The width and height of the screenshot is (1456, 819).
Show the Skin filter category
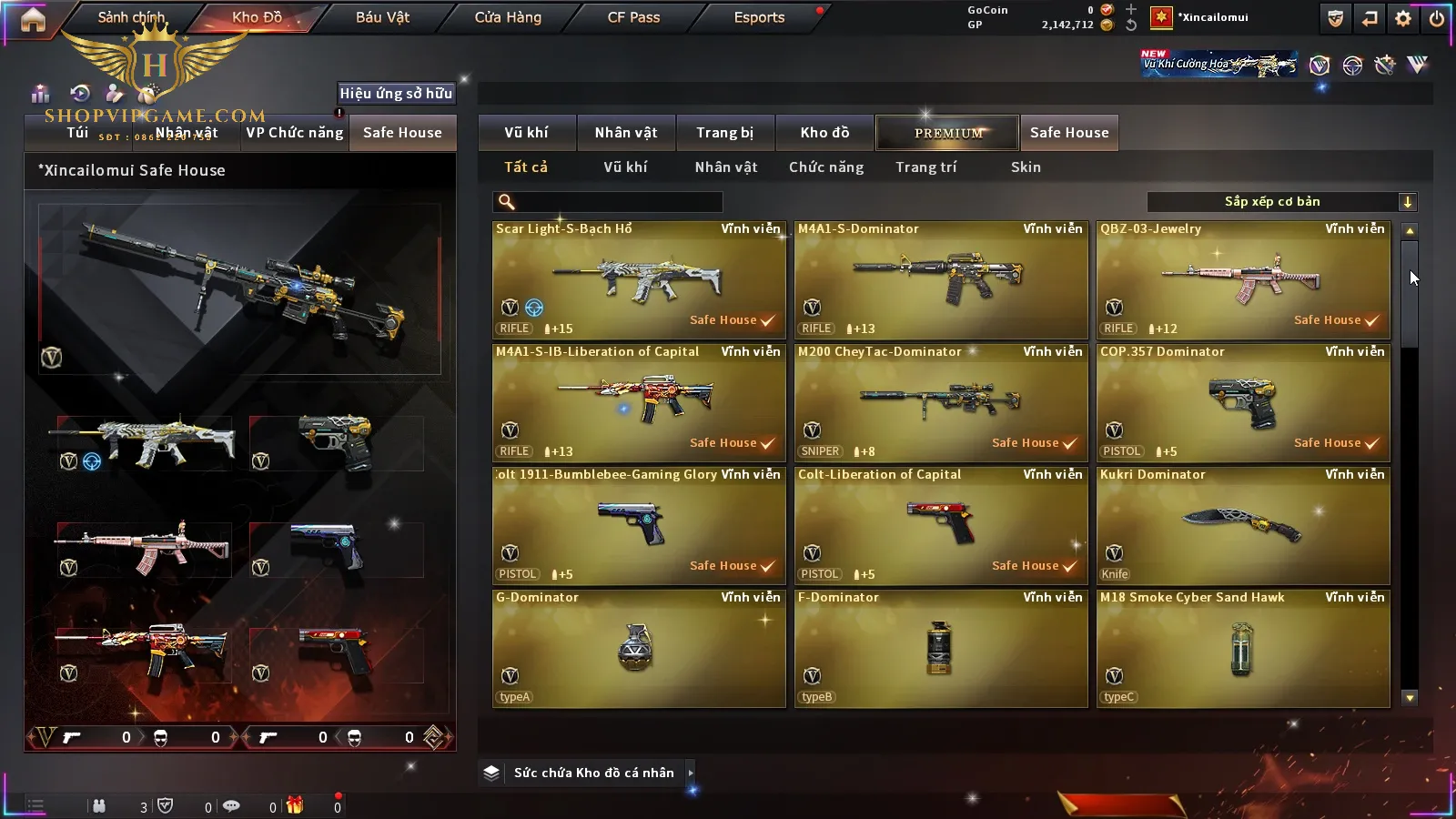tap(1026, 167)
